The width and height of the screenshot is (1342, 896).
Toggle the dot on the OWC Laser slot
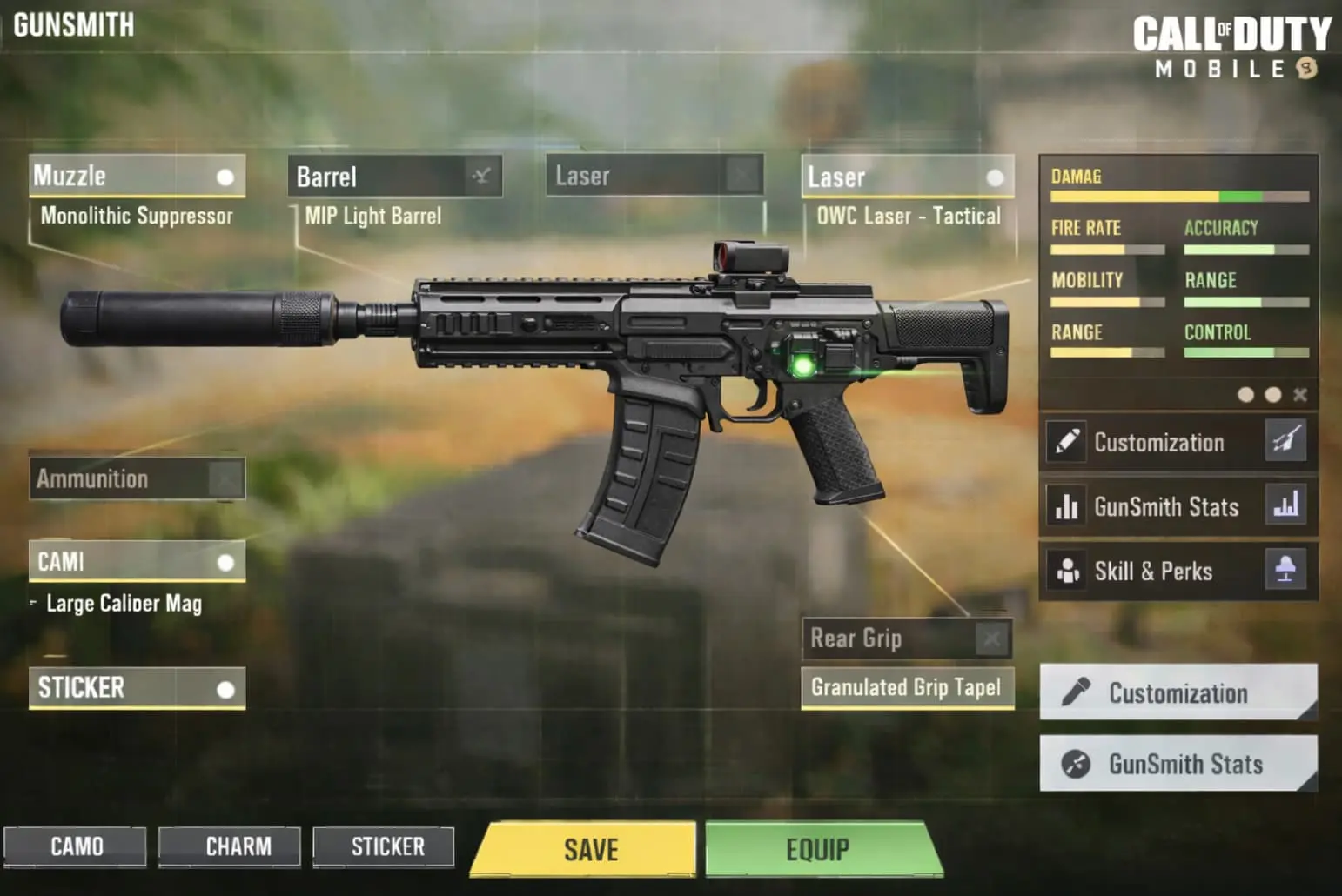995,177
